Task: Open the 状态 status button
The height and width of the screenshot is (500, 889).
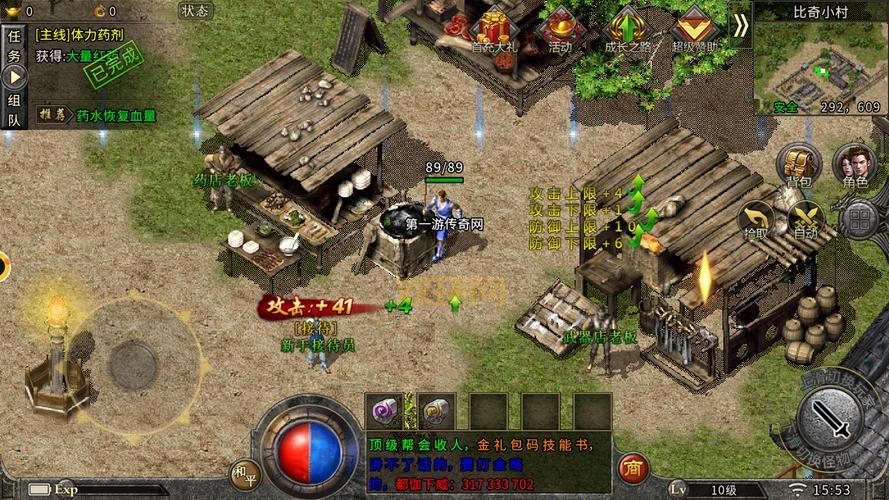Action: [x=196, y=11]
